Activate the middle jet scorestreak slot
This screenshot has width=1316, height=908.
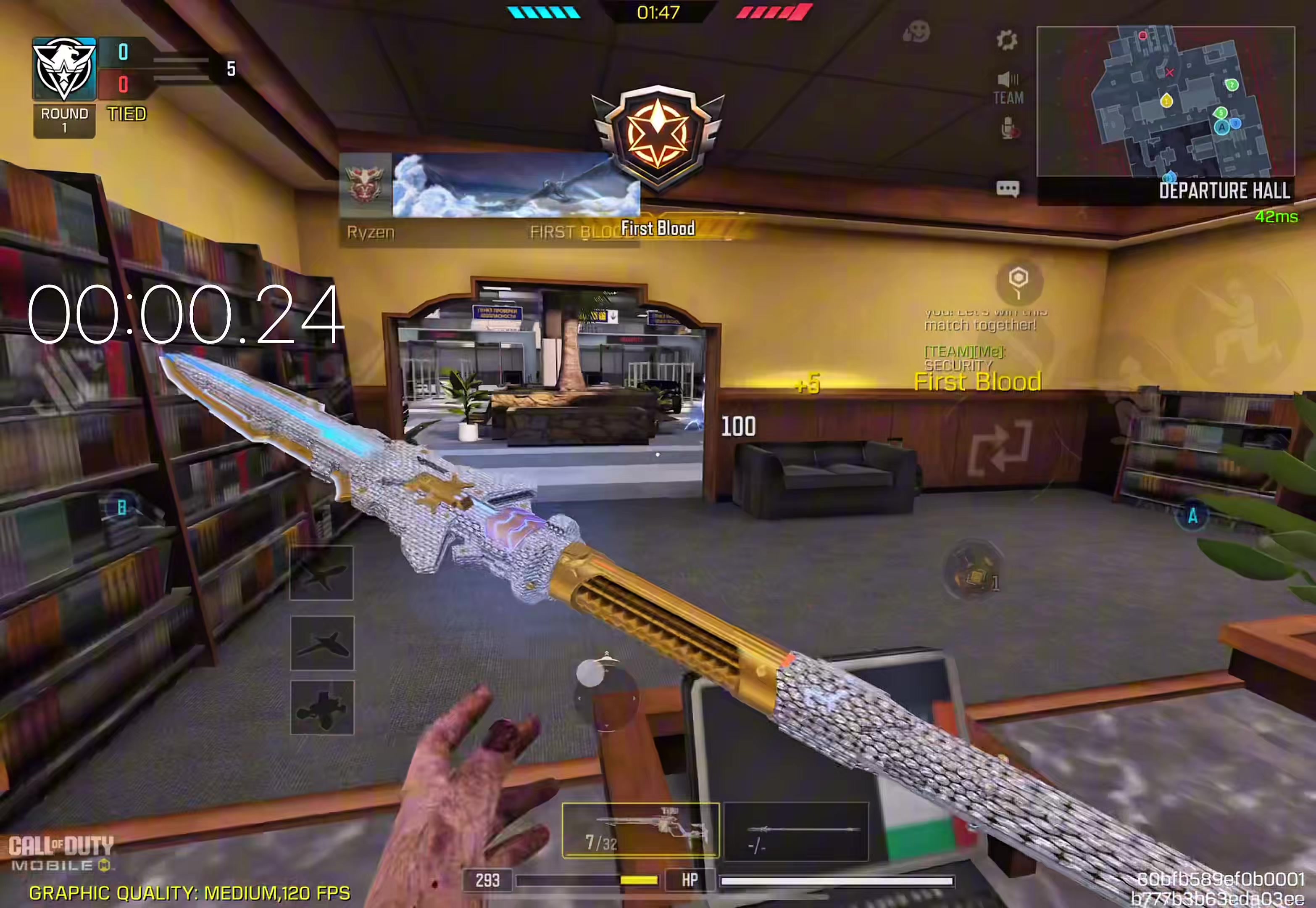(x=322, y=644)
